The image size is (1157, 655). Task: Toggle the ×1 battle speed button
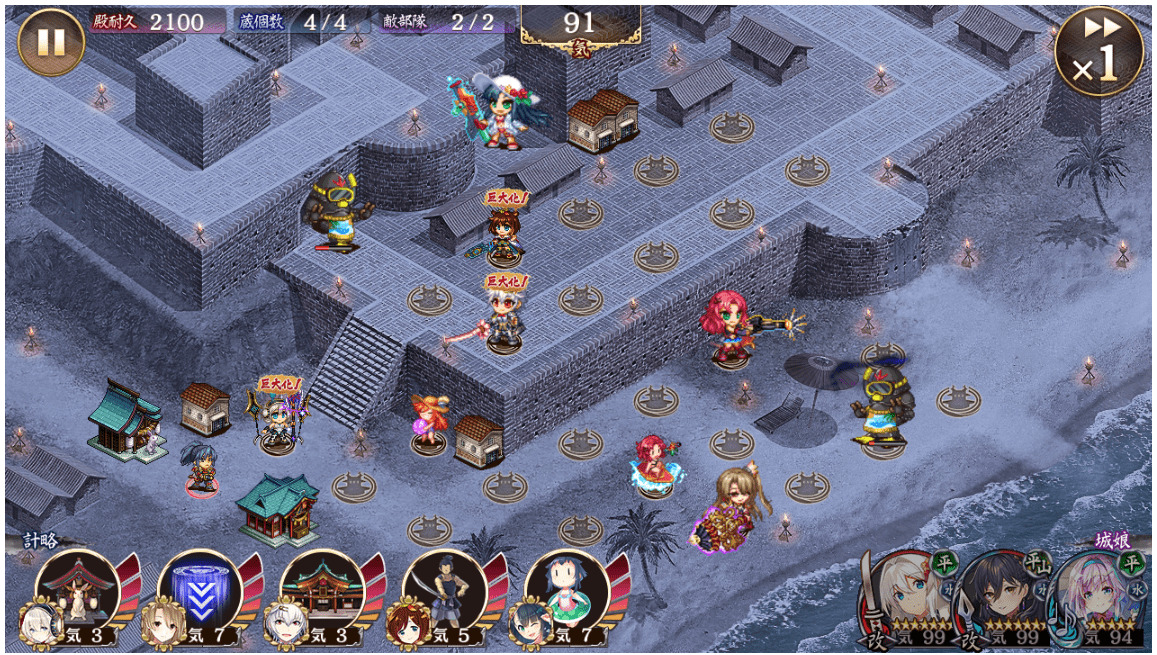(1098, 51)
